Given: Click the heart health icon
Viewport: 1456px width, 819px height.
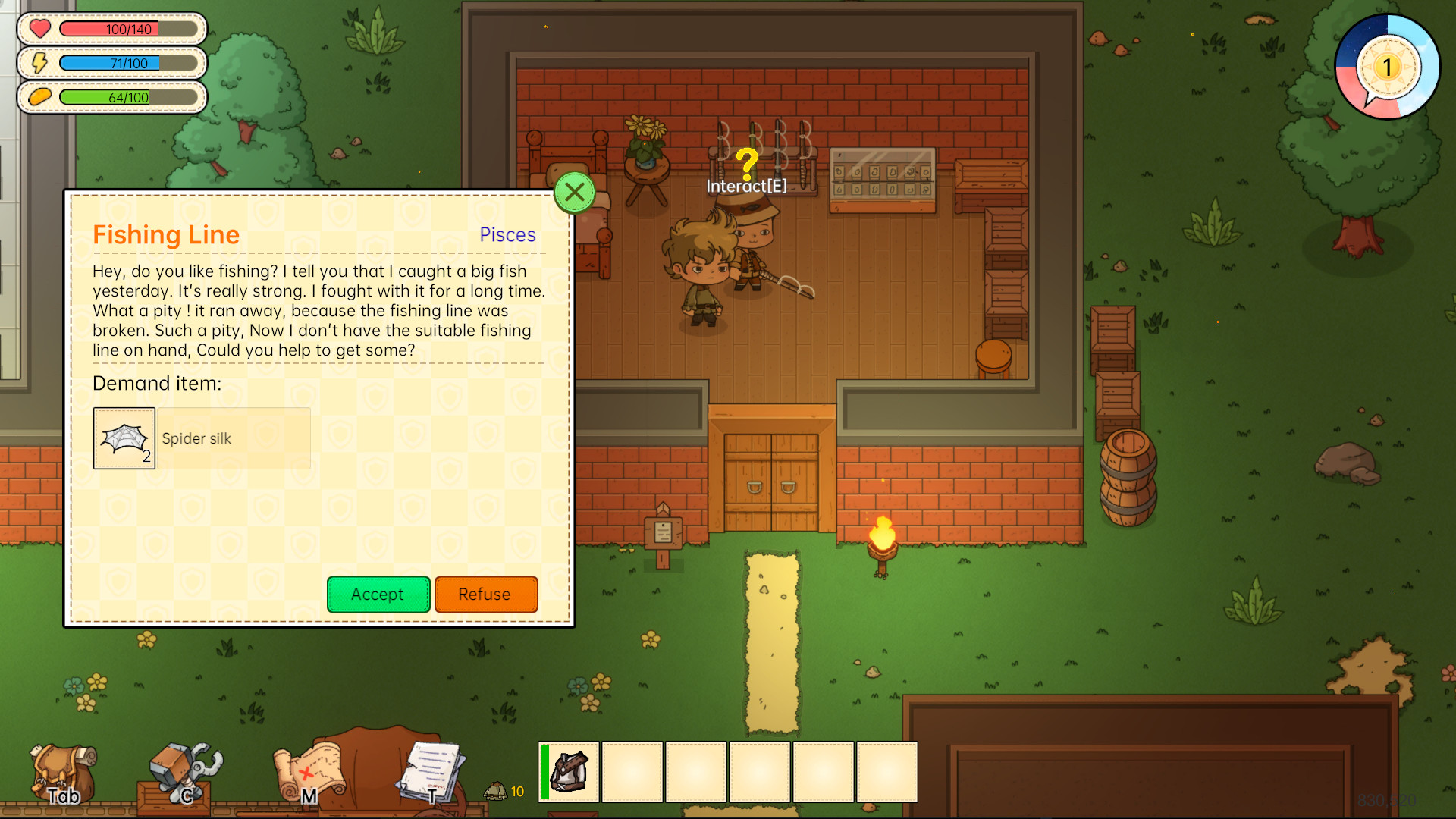Looking at the screenshot, I should coord(39,29).
